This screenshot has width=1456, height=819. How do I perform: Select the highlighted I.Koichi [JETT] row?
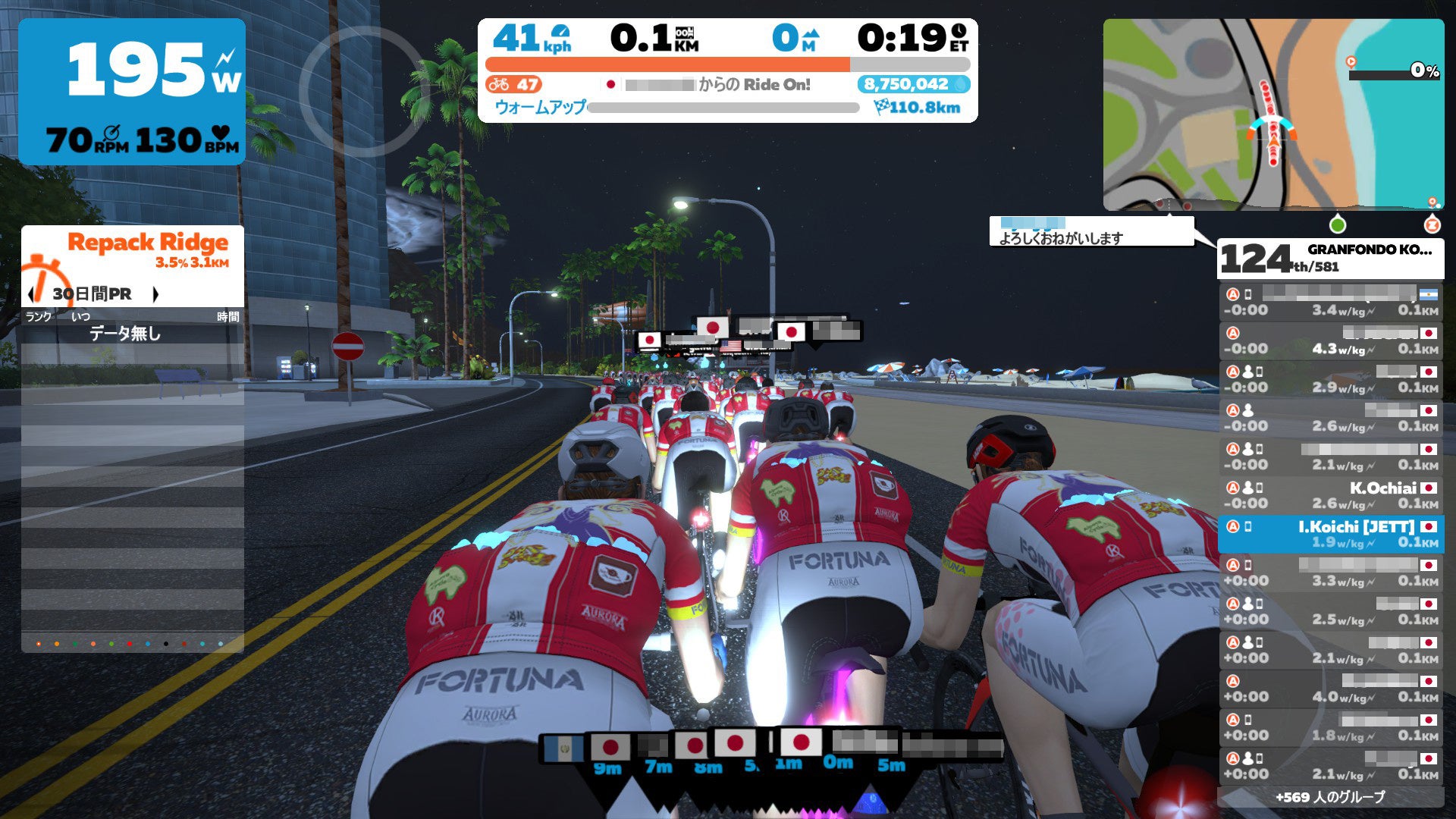point(1331,534)
